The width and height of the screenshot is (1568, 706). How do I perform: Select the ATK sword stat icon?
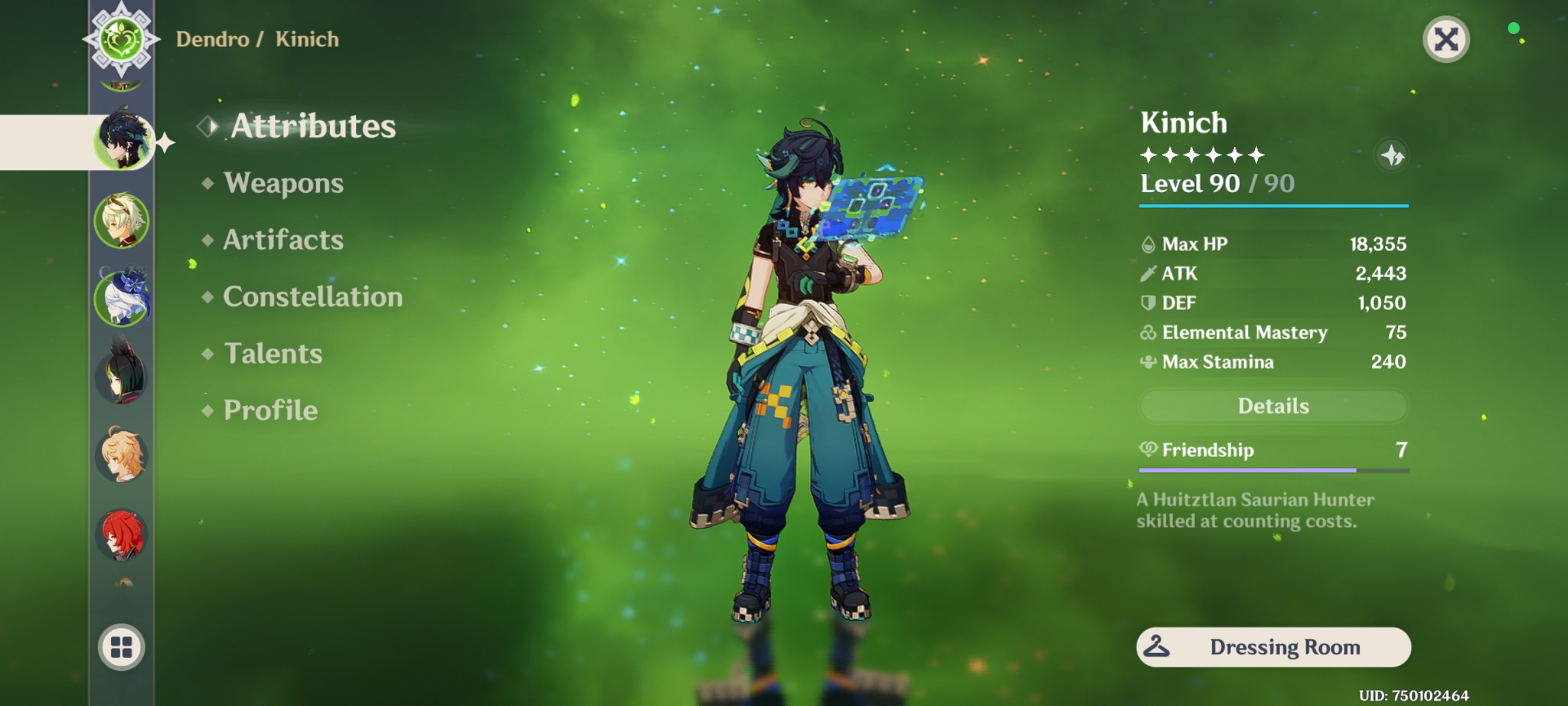click(x=1148, y=273)
